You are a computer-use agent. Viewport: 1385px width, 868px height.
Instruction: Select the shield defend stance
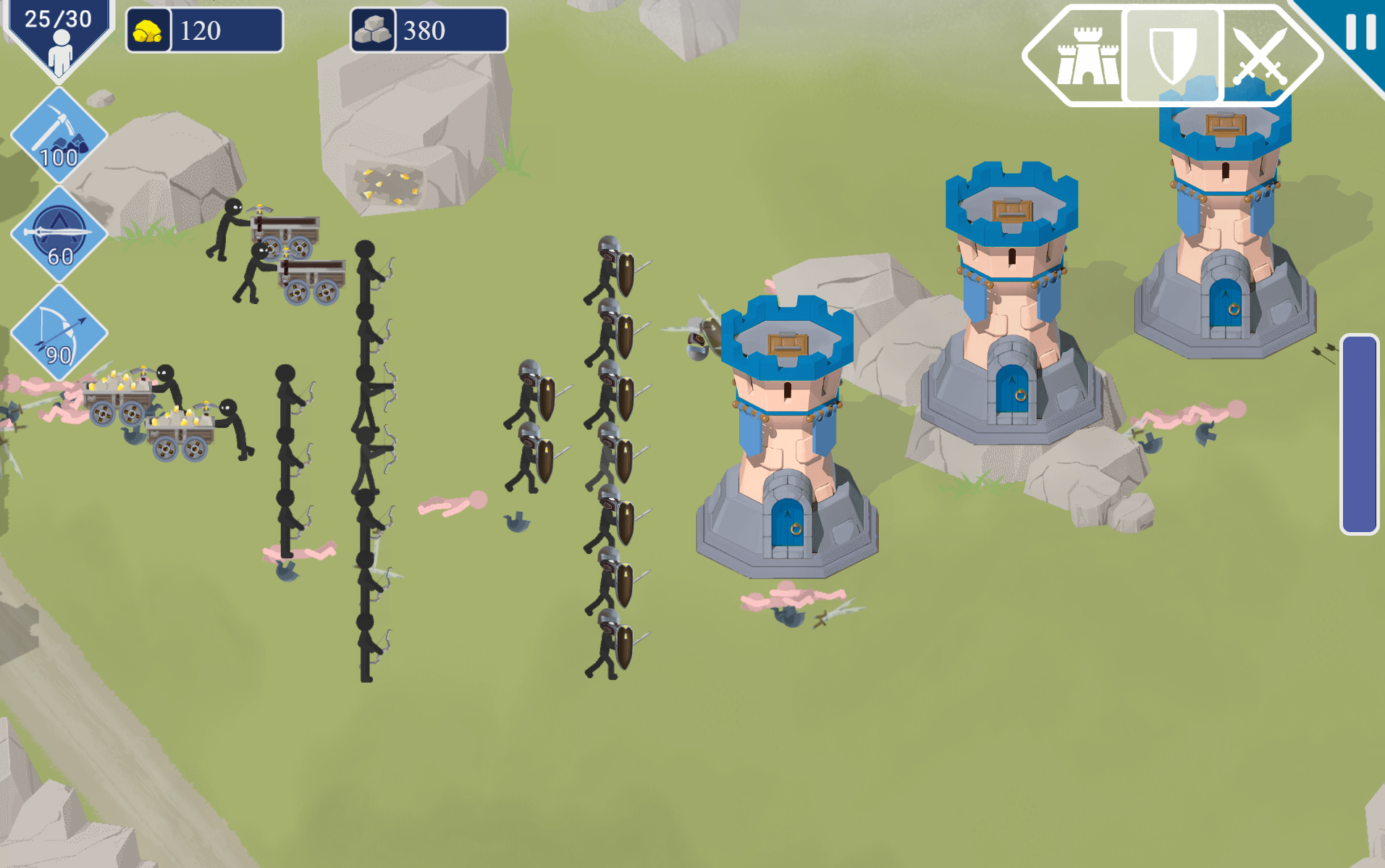[x=1173, y=56]
